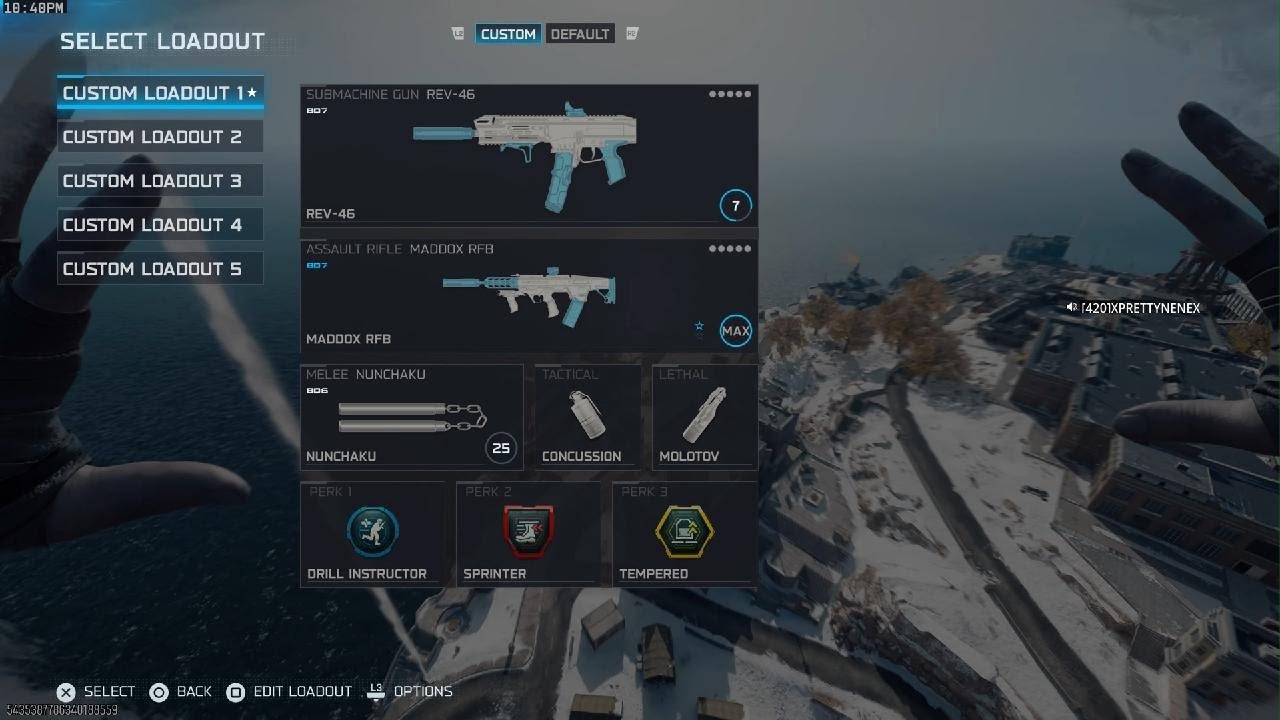The width and height of the screenshot is (1280, 720).
Task: Pick Custom Loadout 3
Action: (x=160, y=181)
